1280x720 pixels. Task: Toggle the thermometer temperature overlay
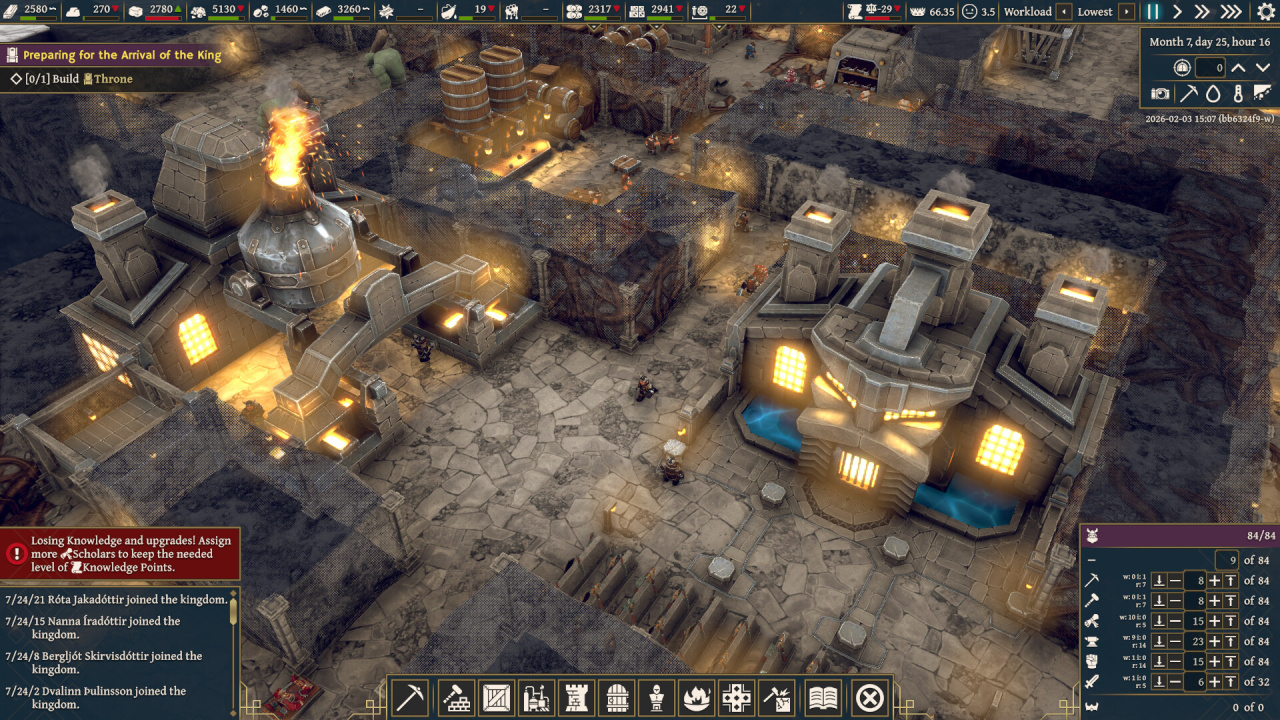point(1238,94)
